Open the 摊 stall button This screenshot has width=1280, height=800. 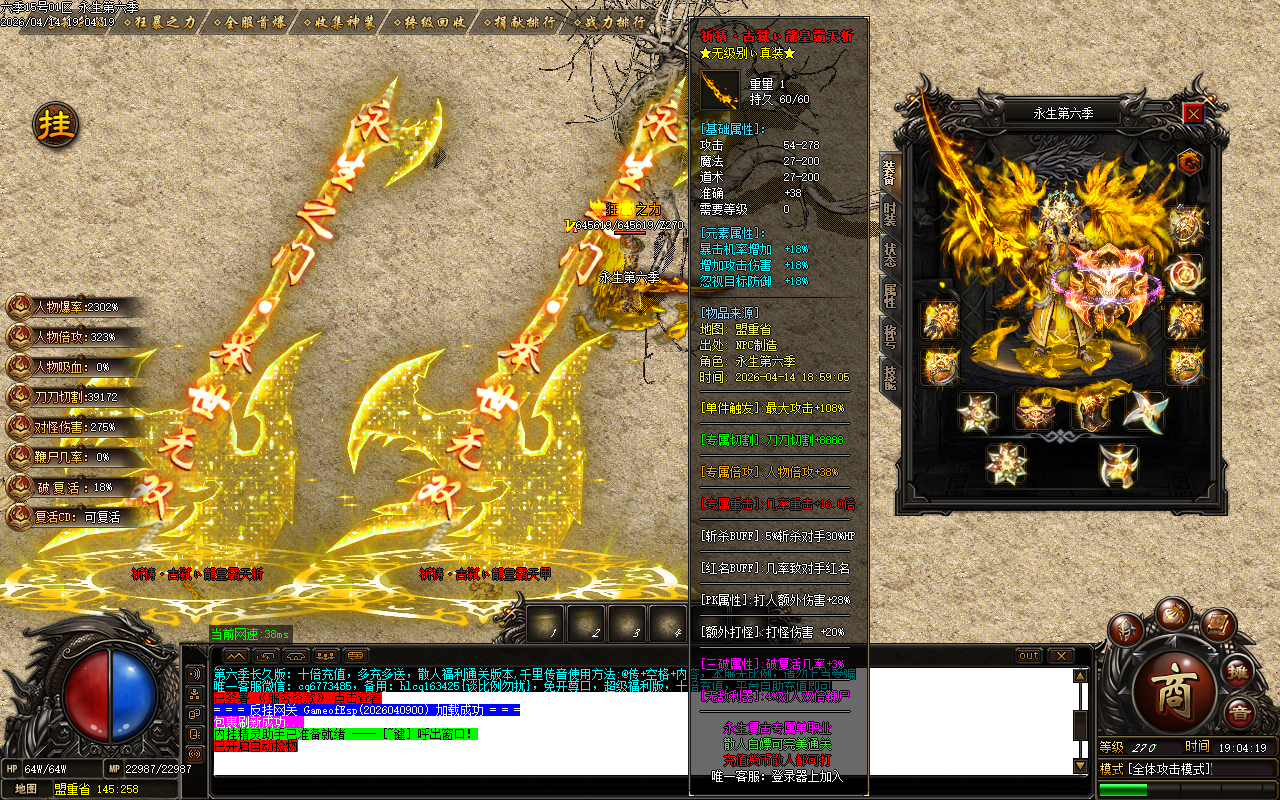(x=1240, y=671)
